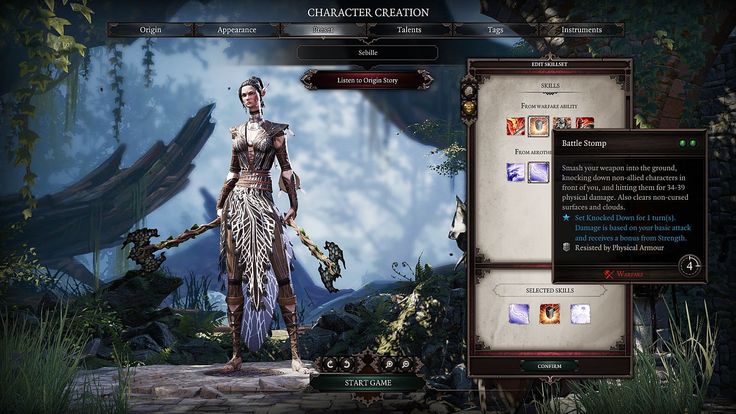
Task: Click the Sebille name field
Action: [367, 52]
